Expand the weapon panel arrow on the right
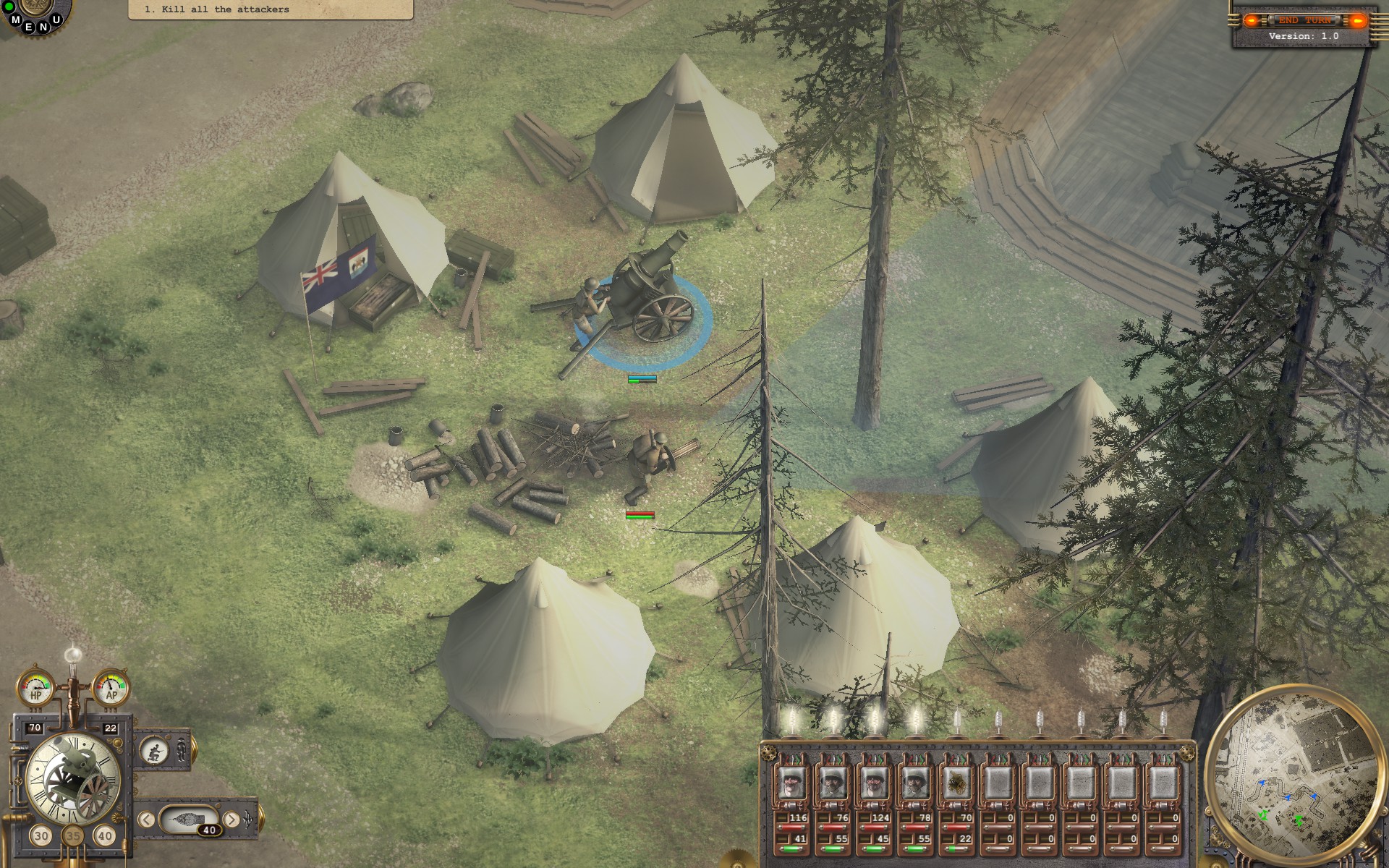This screenshot has height=868, width=1389. 248,818
